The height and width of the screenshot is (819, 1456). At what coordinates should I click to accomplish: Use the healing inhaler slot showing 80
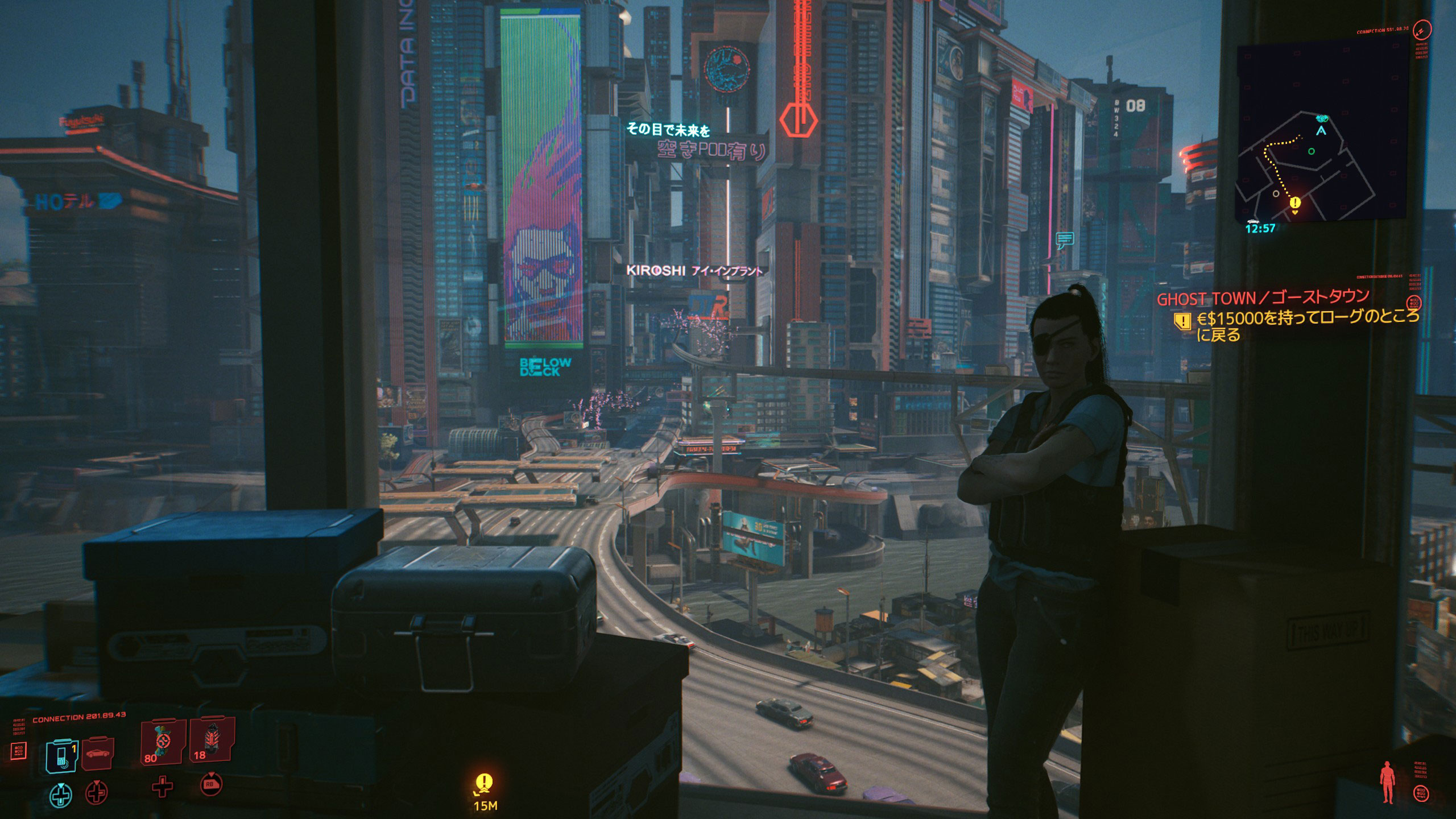tap(163, 742)
